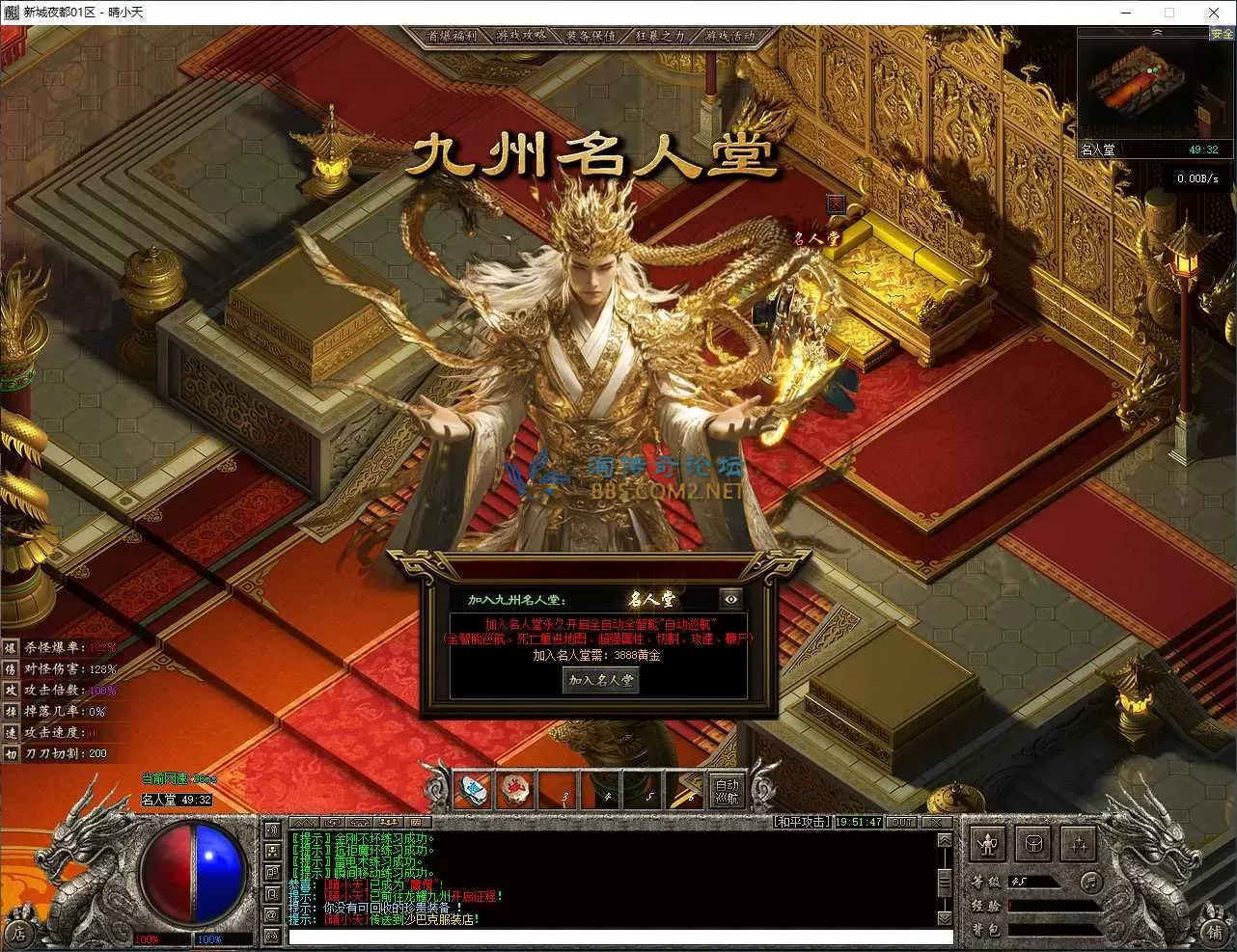The width and height of the screenshot is (1237, 952).
Task: Expand the 爆 stat entry in the left panel
Action: (x=11, y=648)
